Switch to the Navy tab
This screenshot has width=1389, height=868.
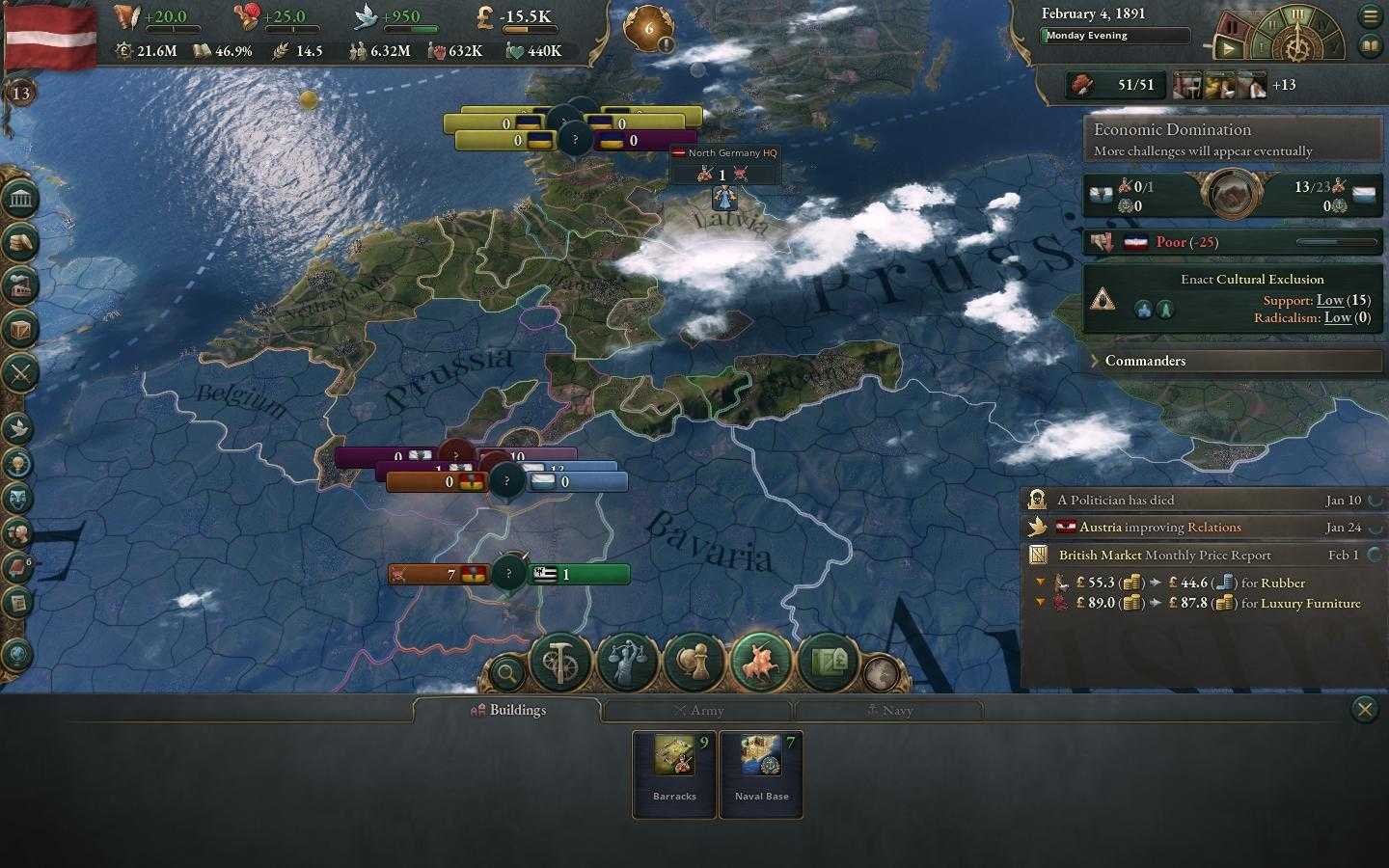[x=888, y=710]
